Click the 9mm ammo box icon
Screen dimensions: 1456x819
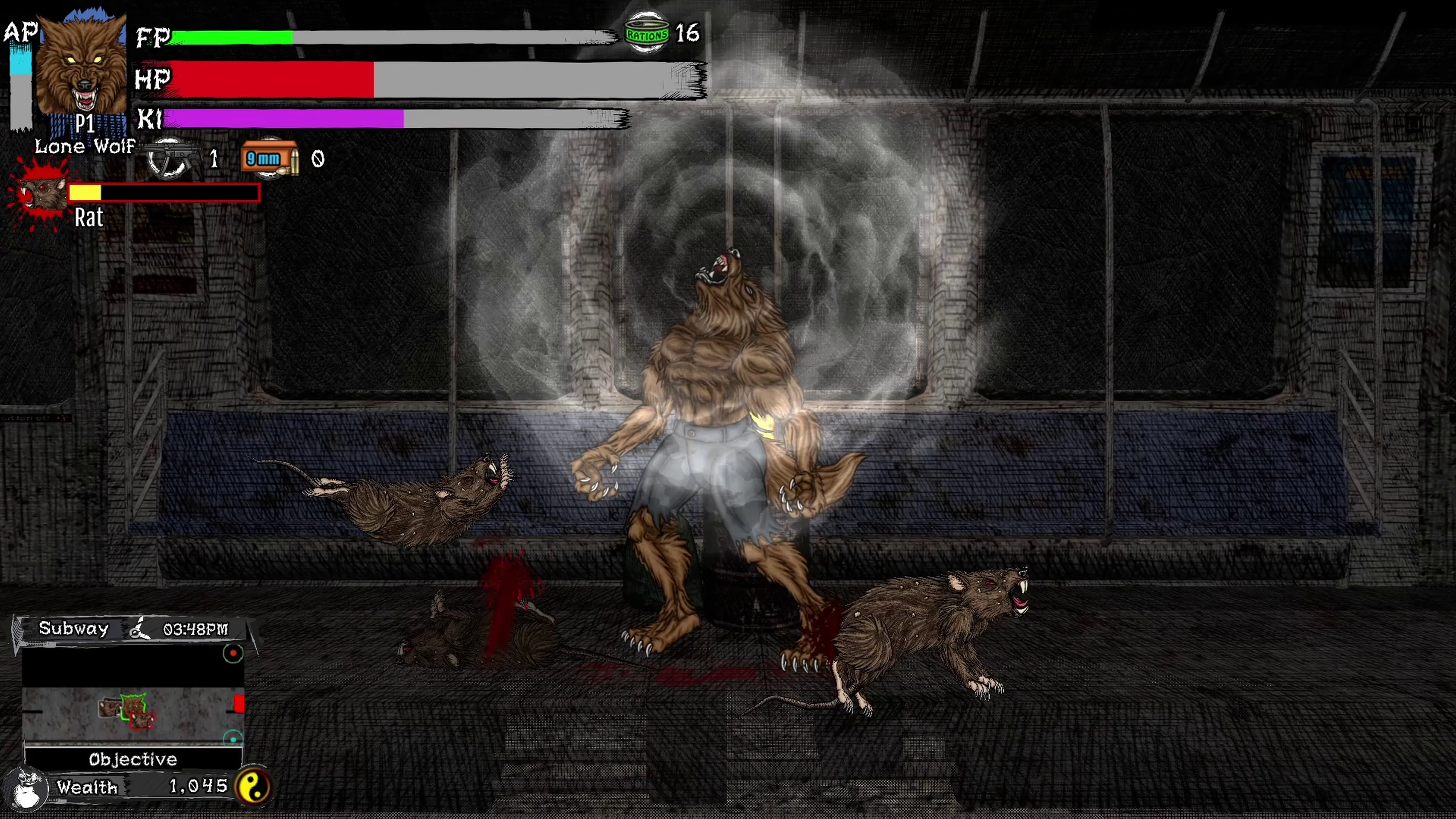click(270, 158)
